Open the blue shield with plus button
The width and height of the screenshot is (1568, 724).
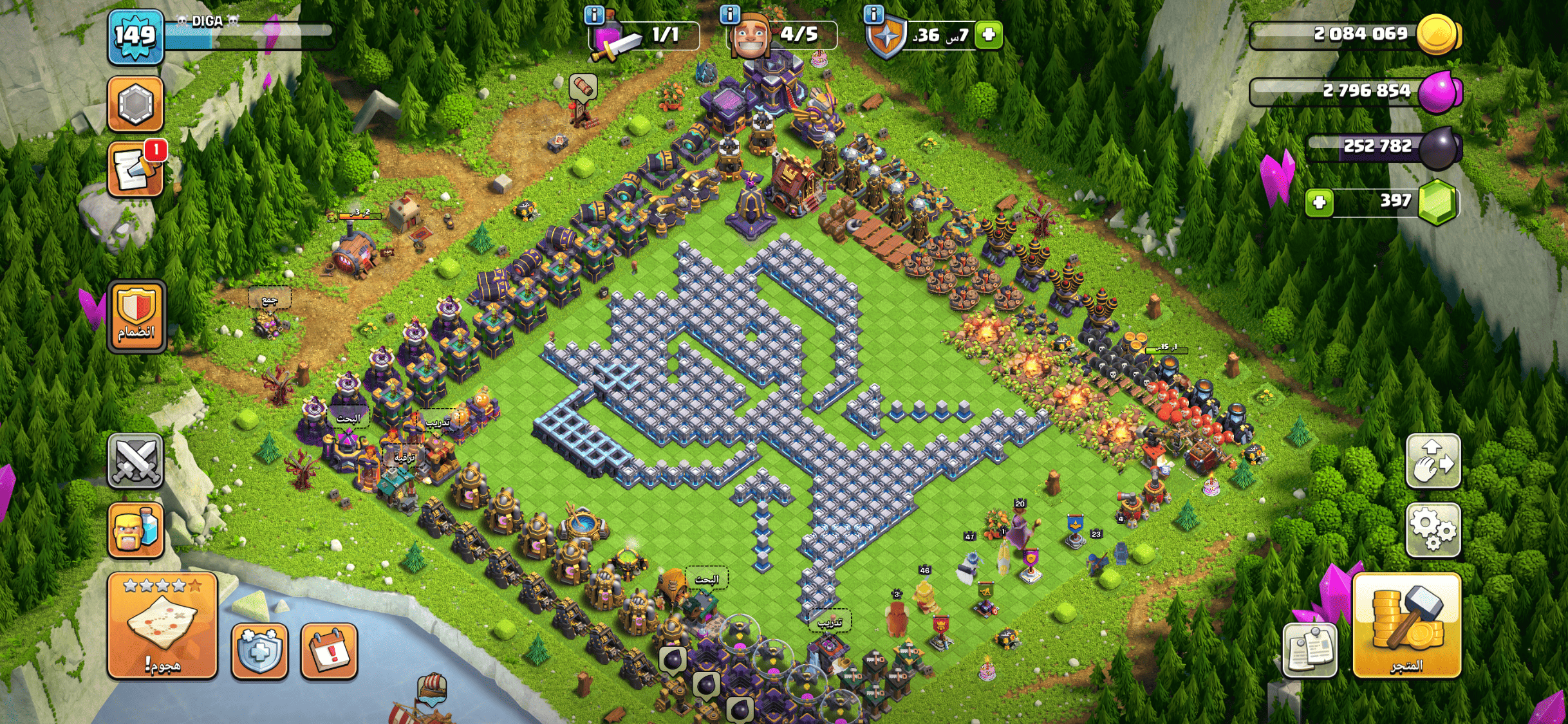tap(259, 651)
